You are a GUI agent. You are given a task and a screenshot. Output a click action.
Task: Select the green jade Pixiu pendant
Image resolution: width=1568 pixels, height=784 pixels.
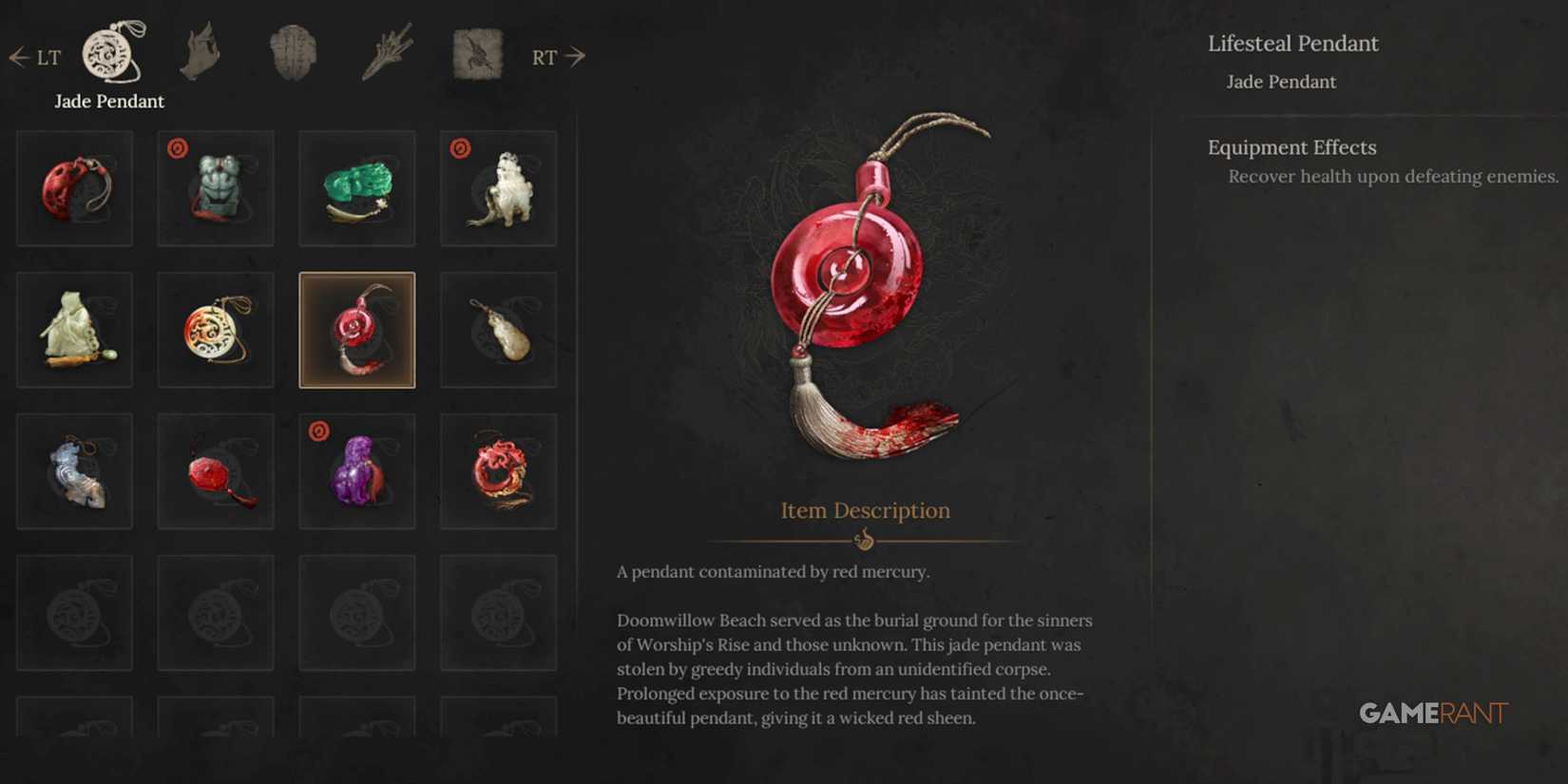(356, 187)
